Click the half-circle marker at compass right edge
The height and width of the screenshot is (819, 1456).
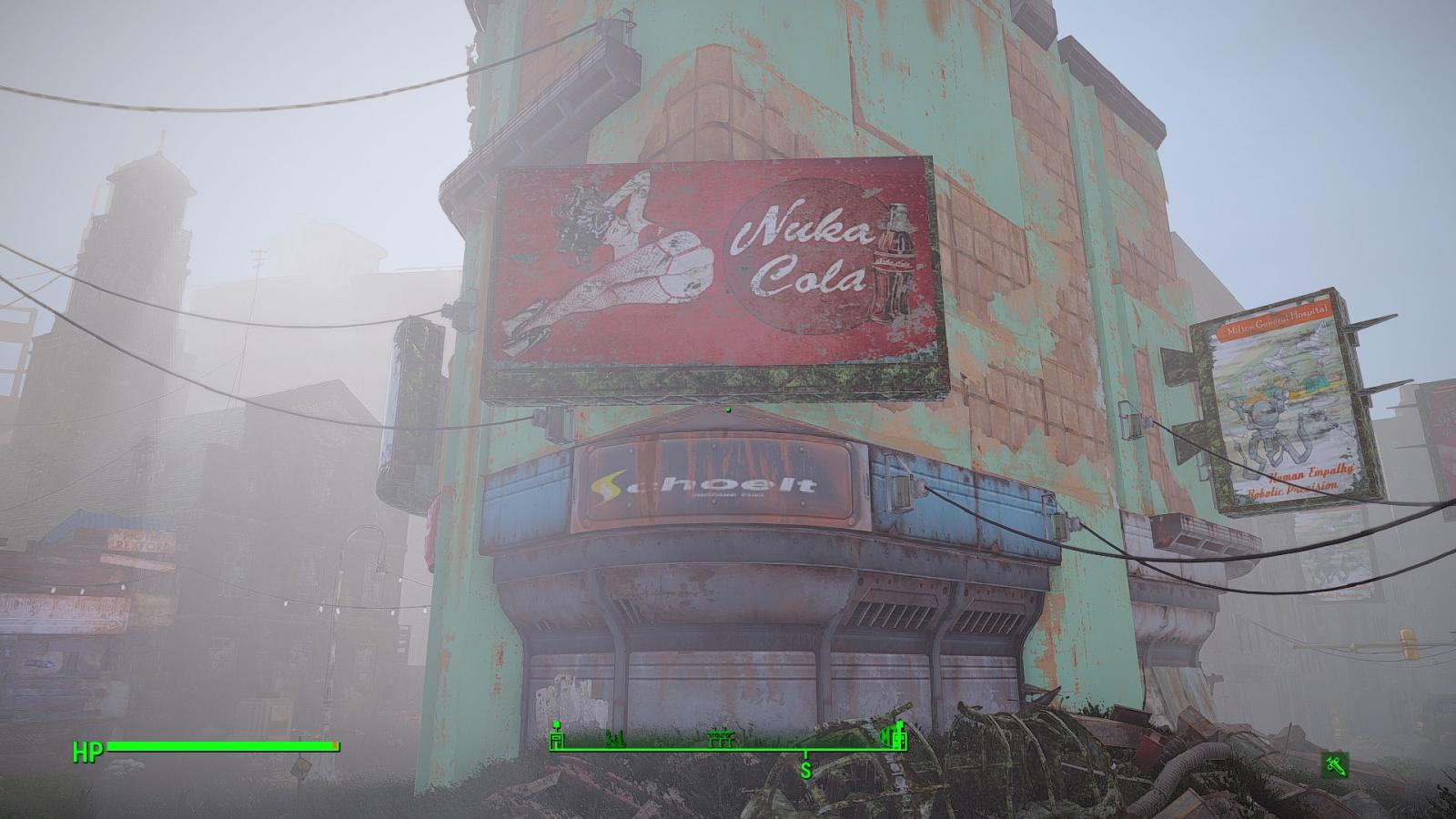[884, 734]
